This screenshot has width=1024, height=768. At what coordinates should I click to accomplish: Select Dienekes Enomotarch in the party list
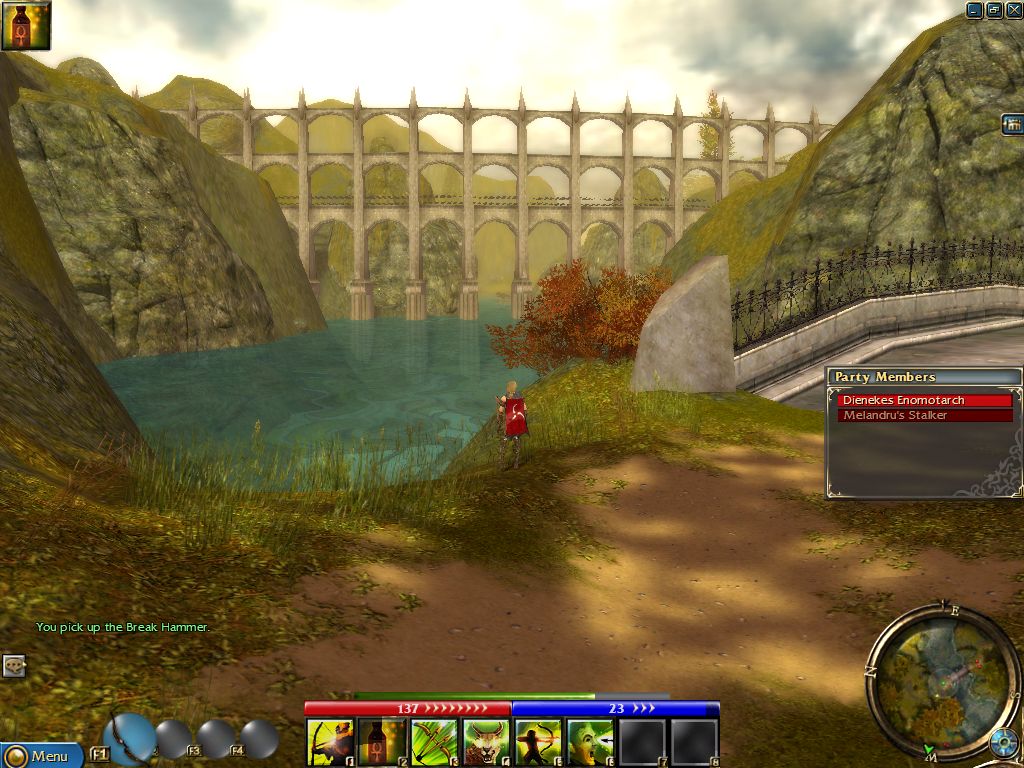coord(925,400)
